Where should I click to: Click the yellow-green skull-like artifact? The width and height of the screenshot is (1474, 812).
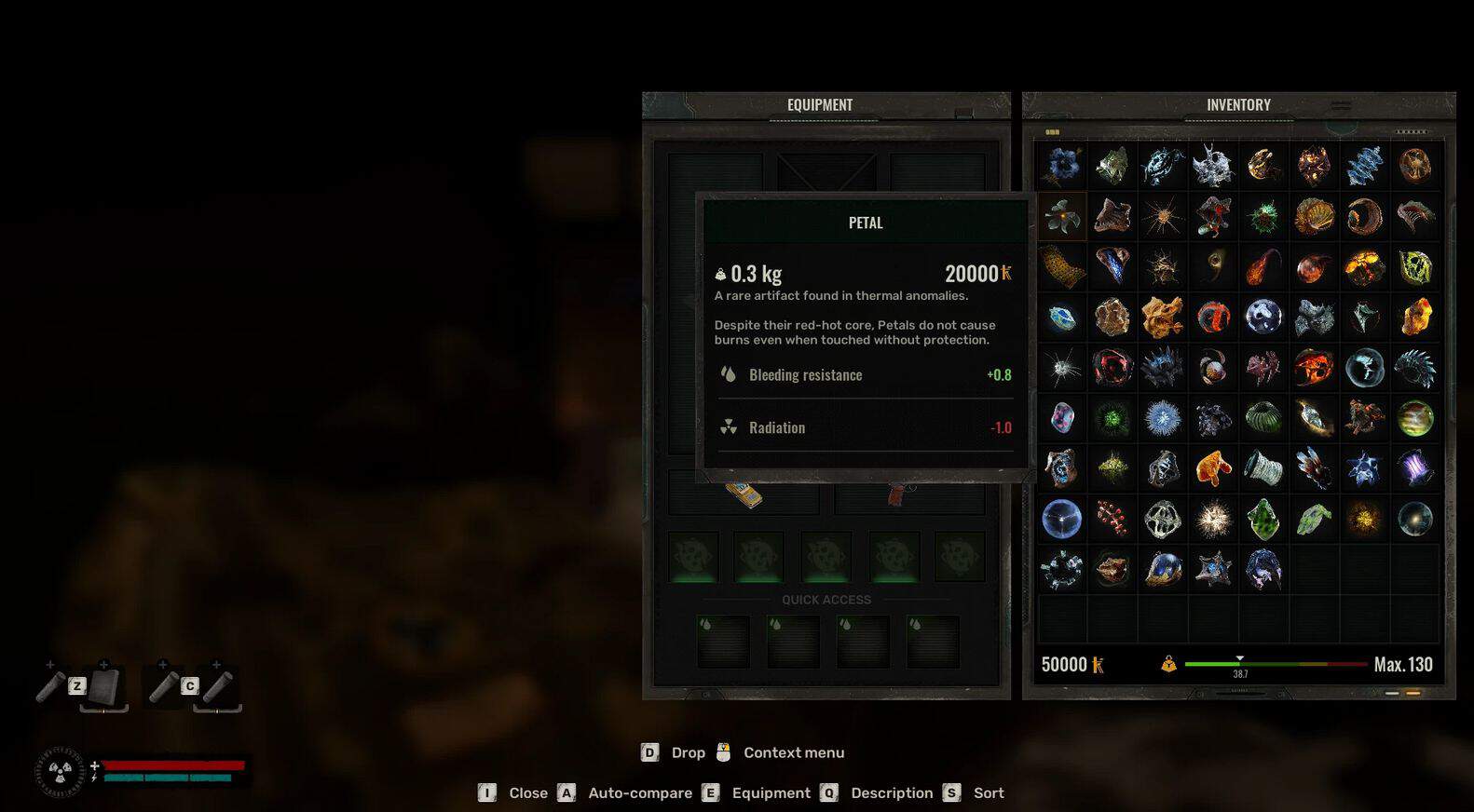click(x=1414, y=267)
